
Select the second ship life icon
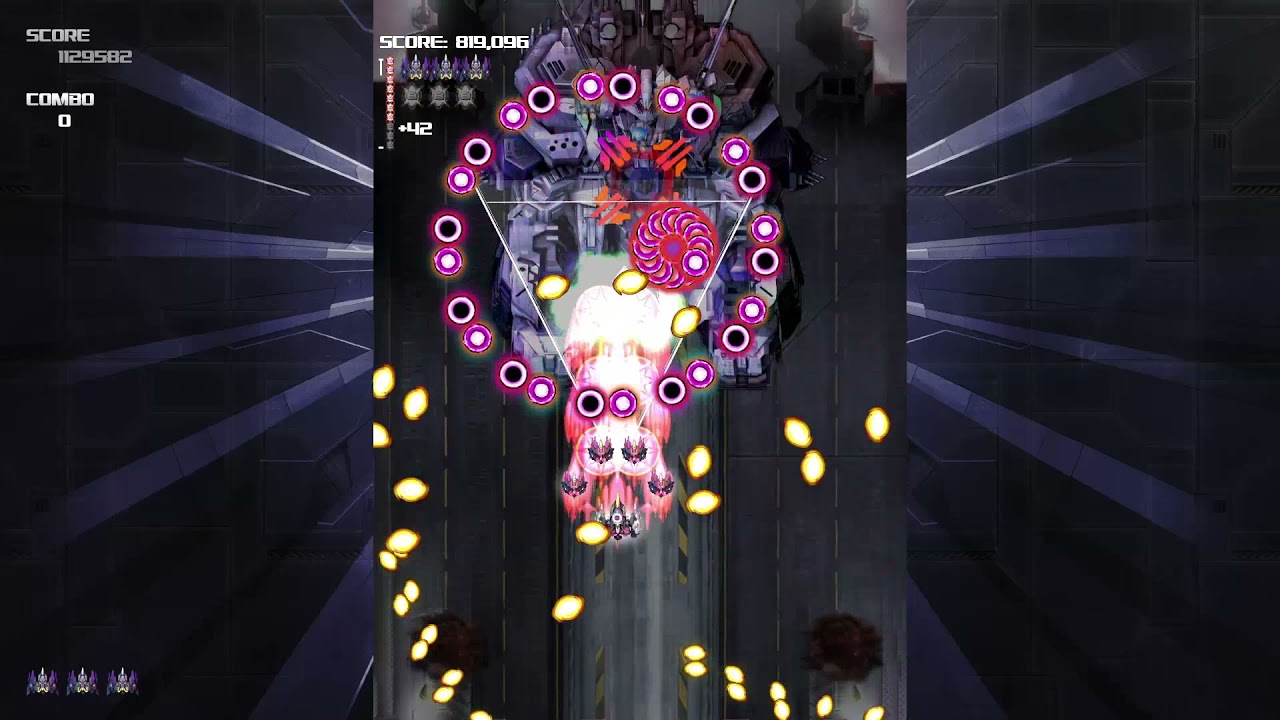point(446,67)
